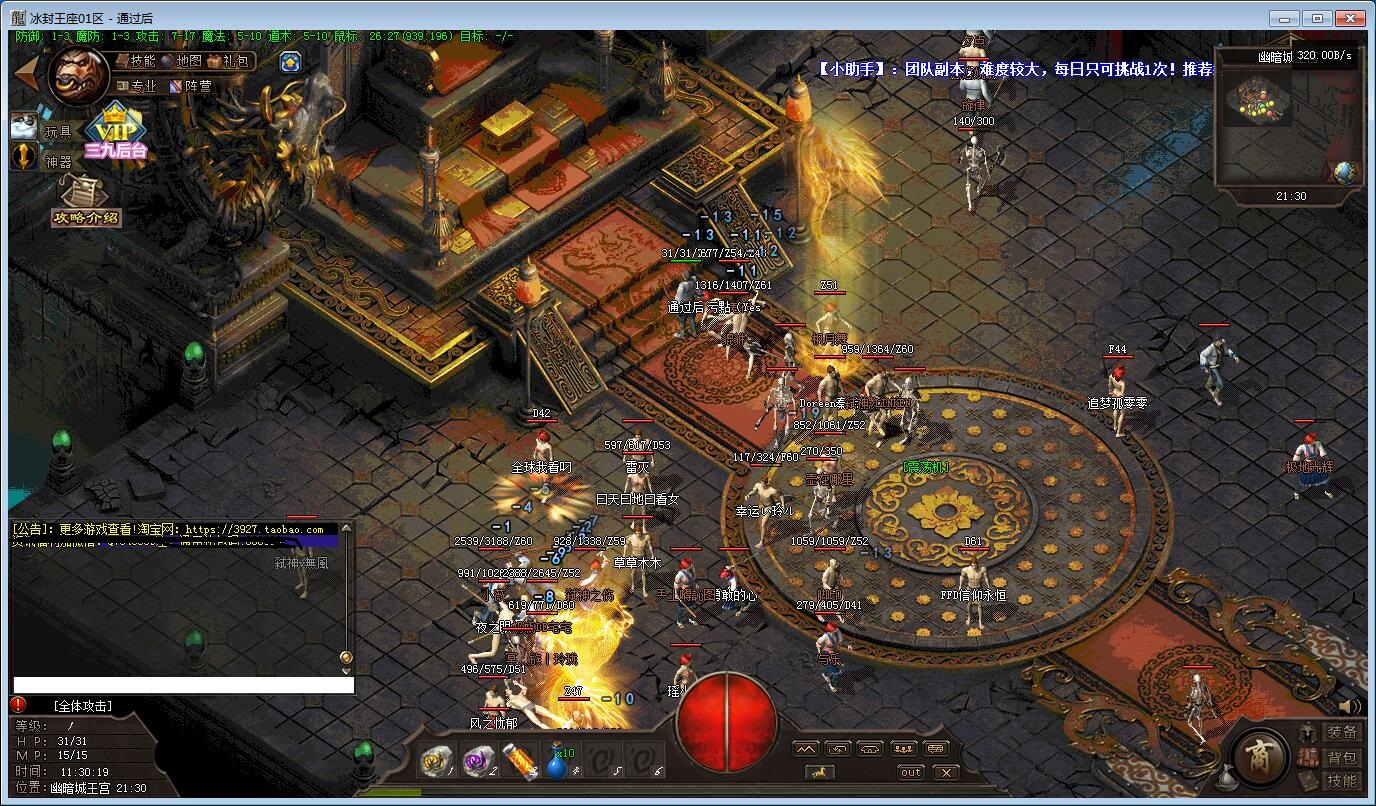Open the 专业 profession panel
Image resolution: width=1376 pixels, height=806 pixels.
click(138, 86)
